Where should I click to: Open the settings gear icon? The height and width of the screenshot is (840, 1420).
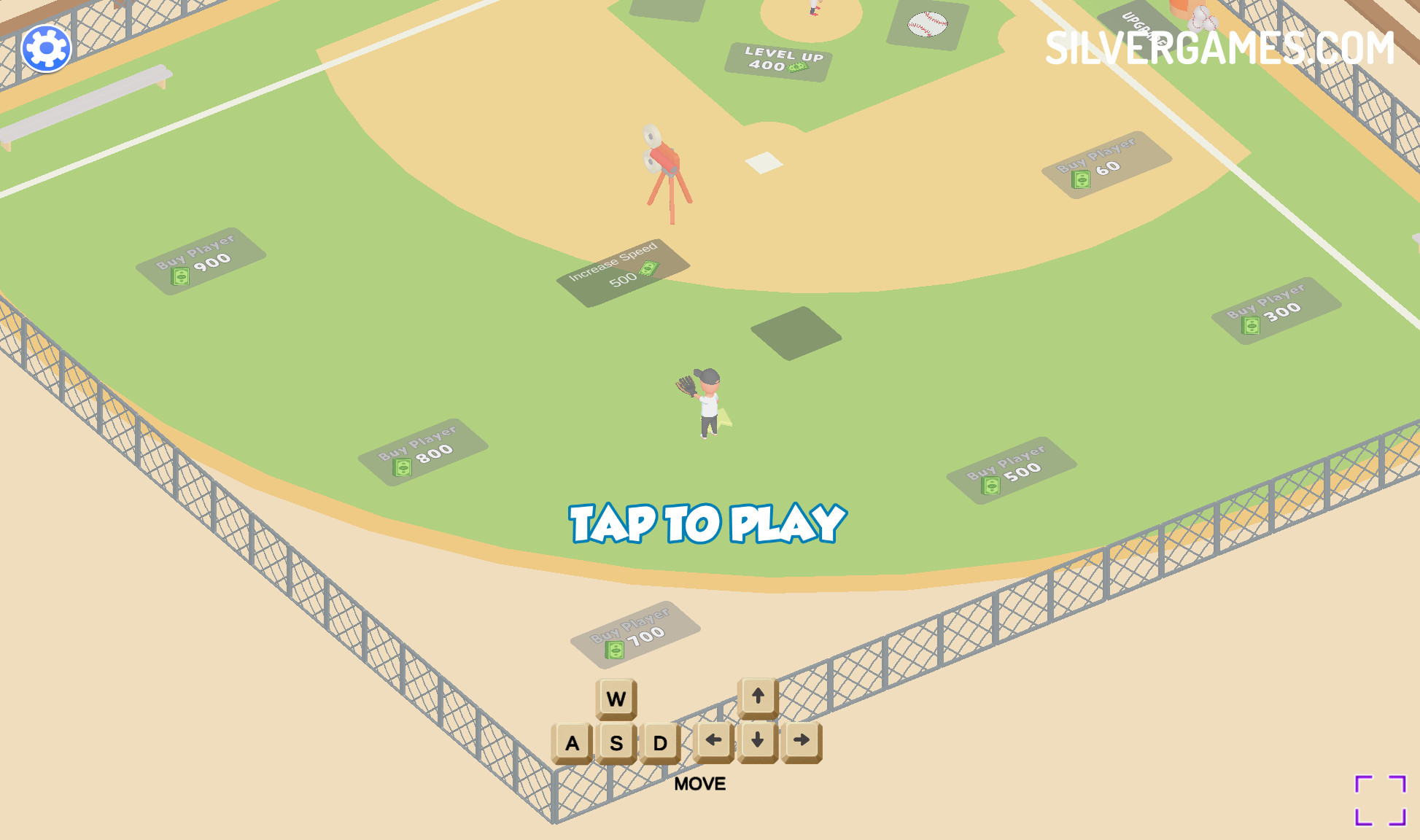pos(46,49)
